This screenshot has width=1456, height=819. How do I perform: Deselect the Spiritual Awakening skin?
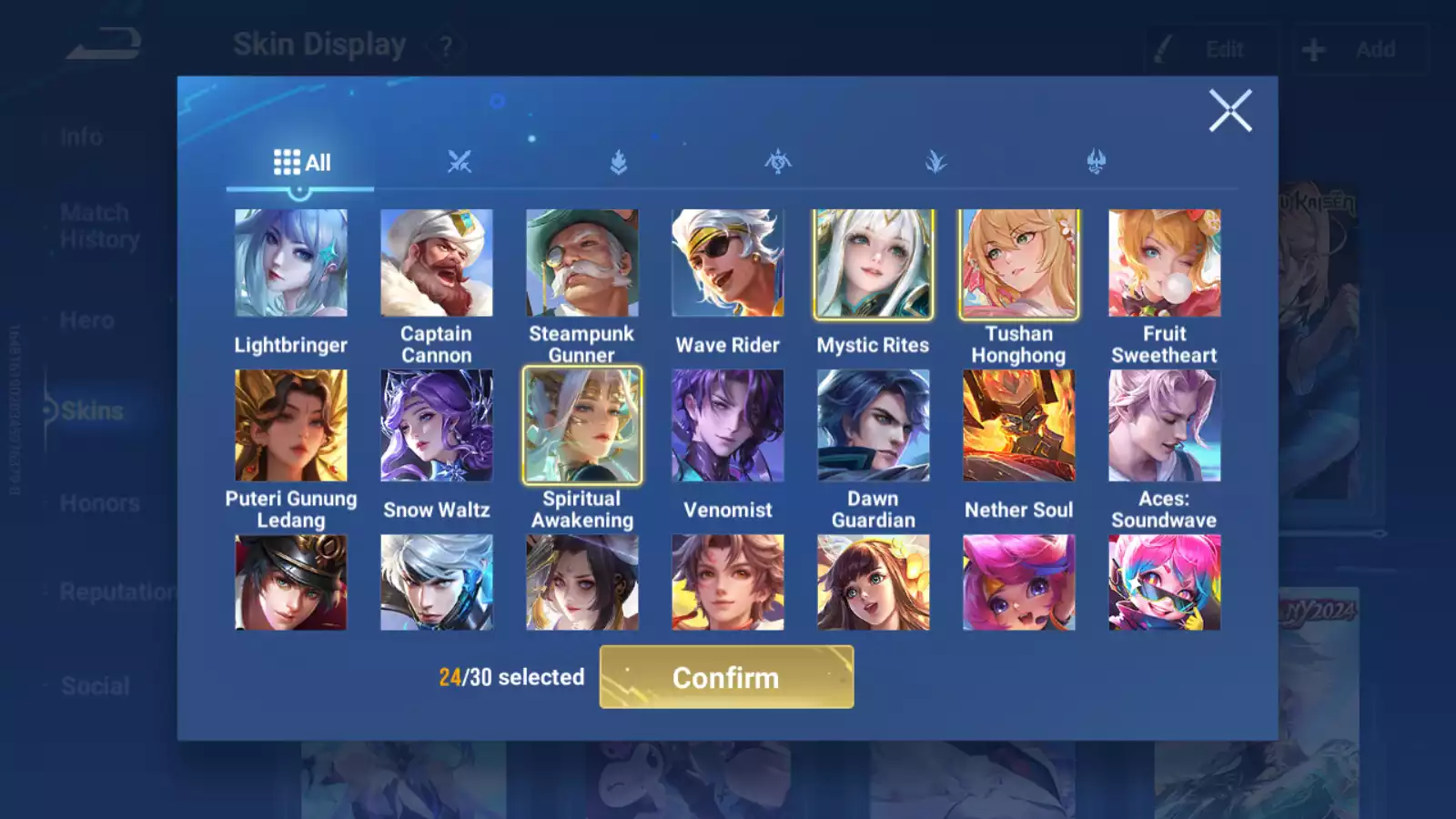pos(581,426)
